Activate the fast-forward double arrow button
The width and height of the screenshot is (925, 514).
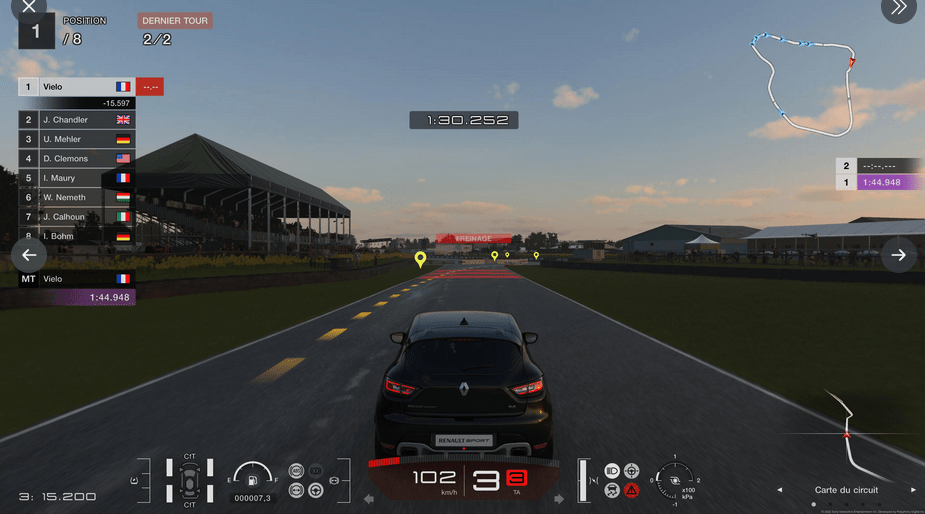coord(898,7)
